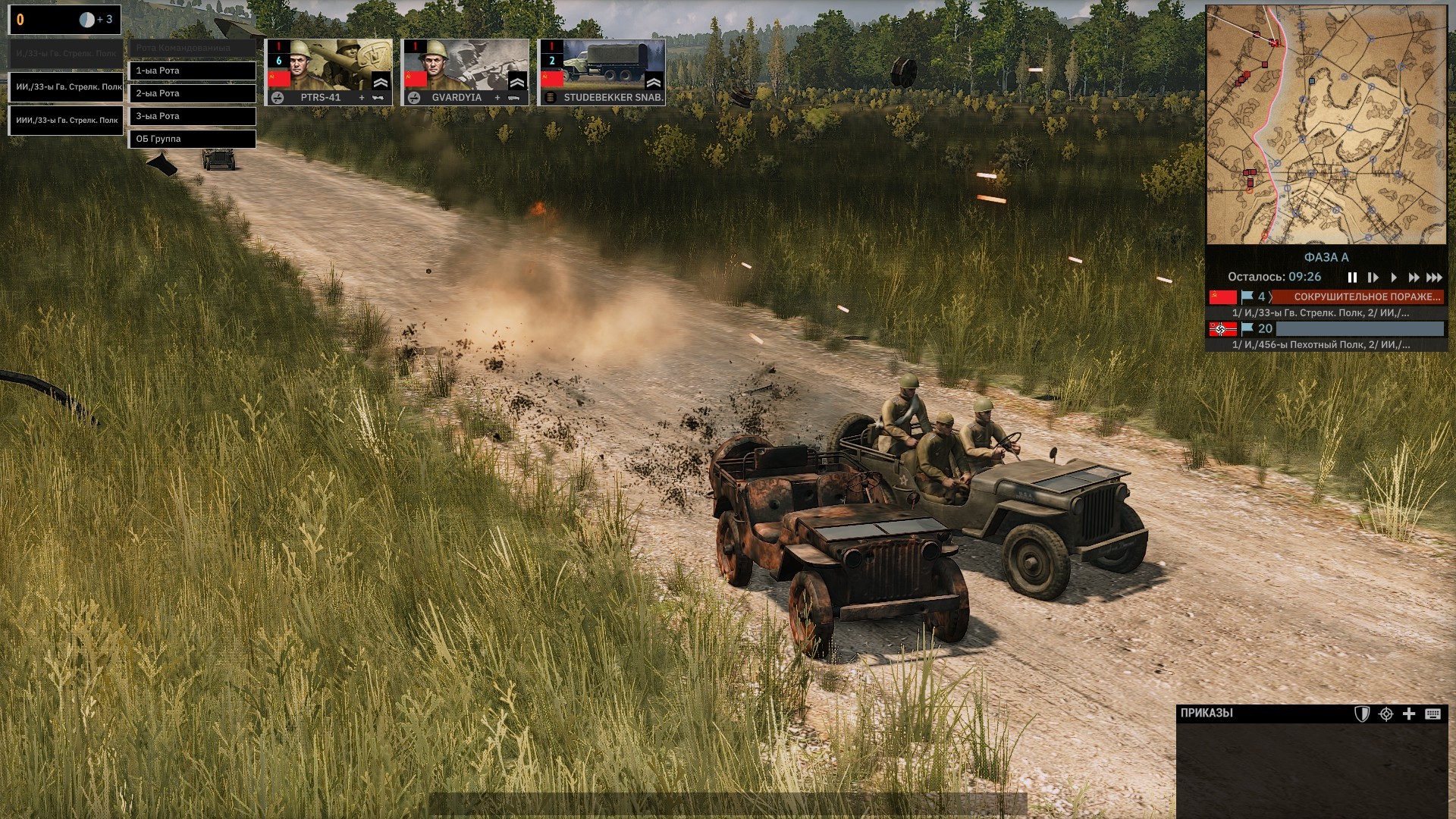Expand СОКРУШИТЕЛЬНОЕ ПОРАЖЕ... score details chevron
Image resolution: width=1456 pixels, height=819 pixels.
(1271, 297)
